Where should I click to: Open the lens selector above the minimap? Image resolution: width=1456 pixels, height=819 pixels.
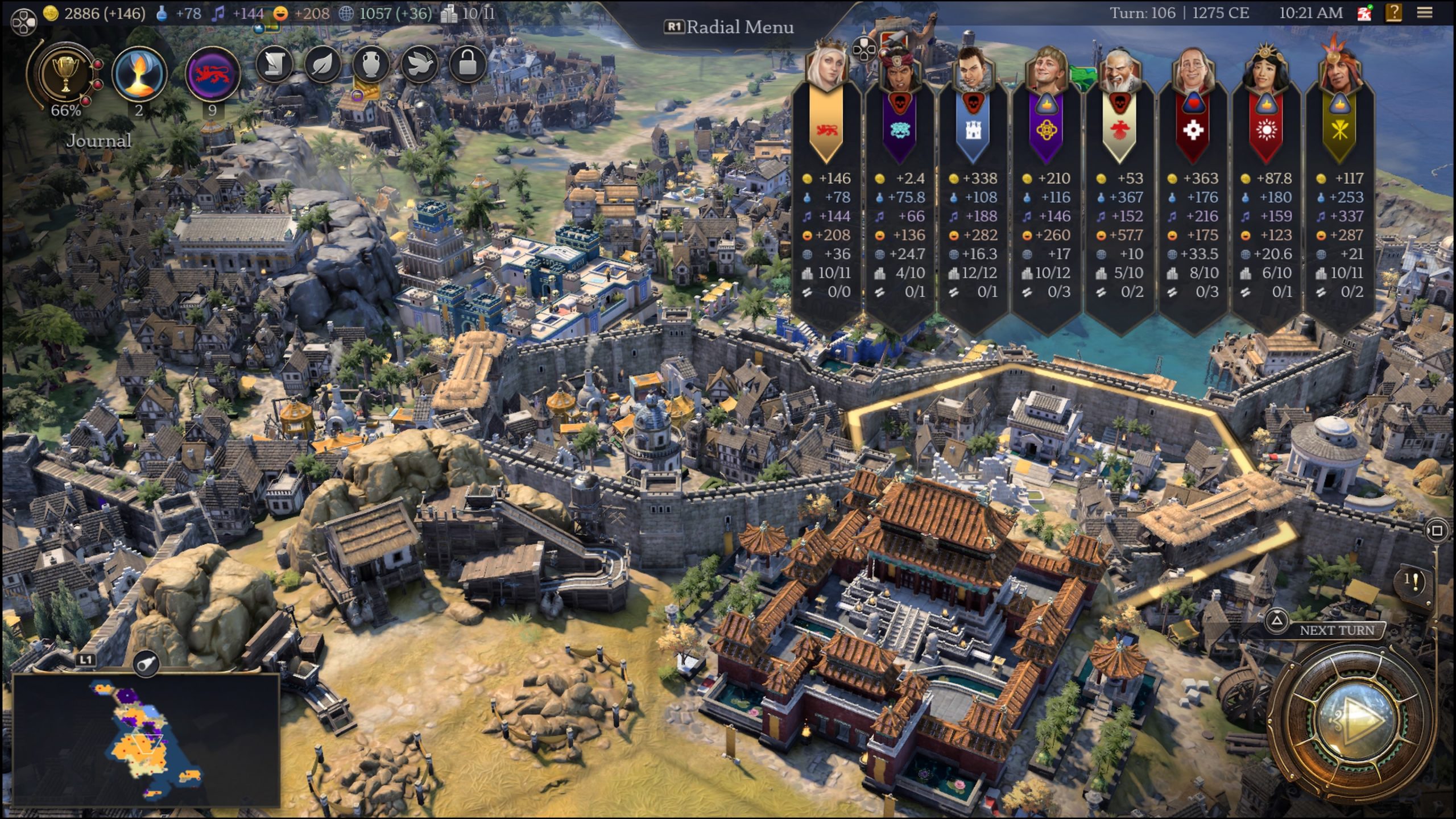146,663
